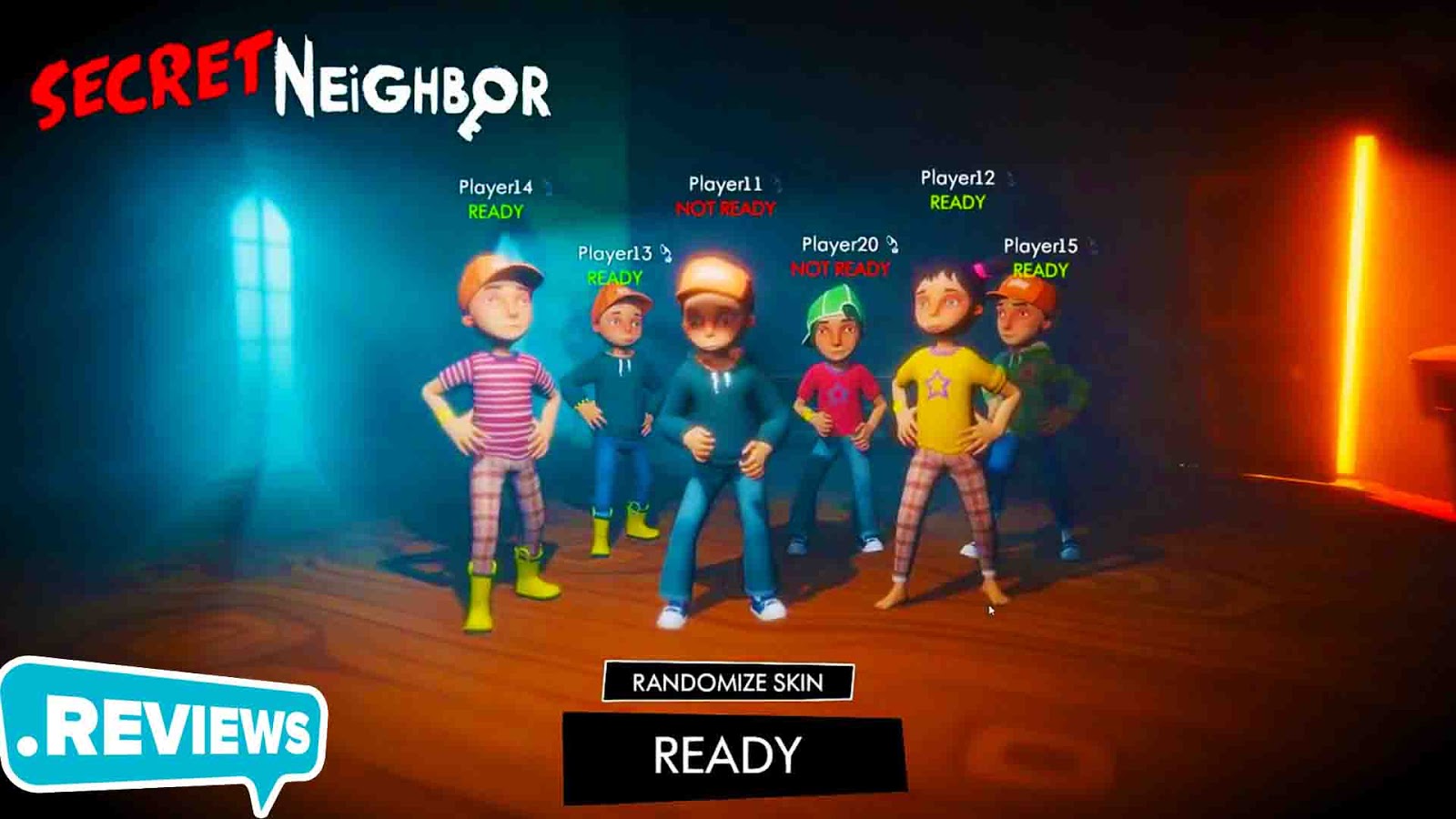Click the voice icon next to Player20
This screenshot has width=1456, height=819.
tap(893, 242)
